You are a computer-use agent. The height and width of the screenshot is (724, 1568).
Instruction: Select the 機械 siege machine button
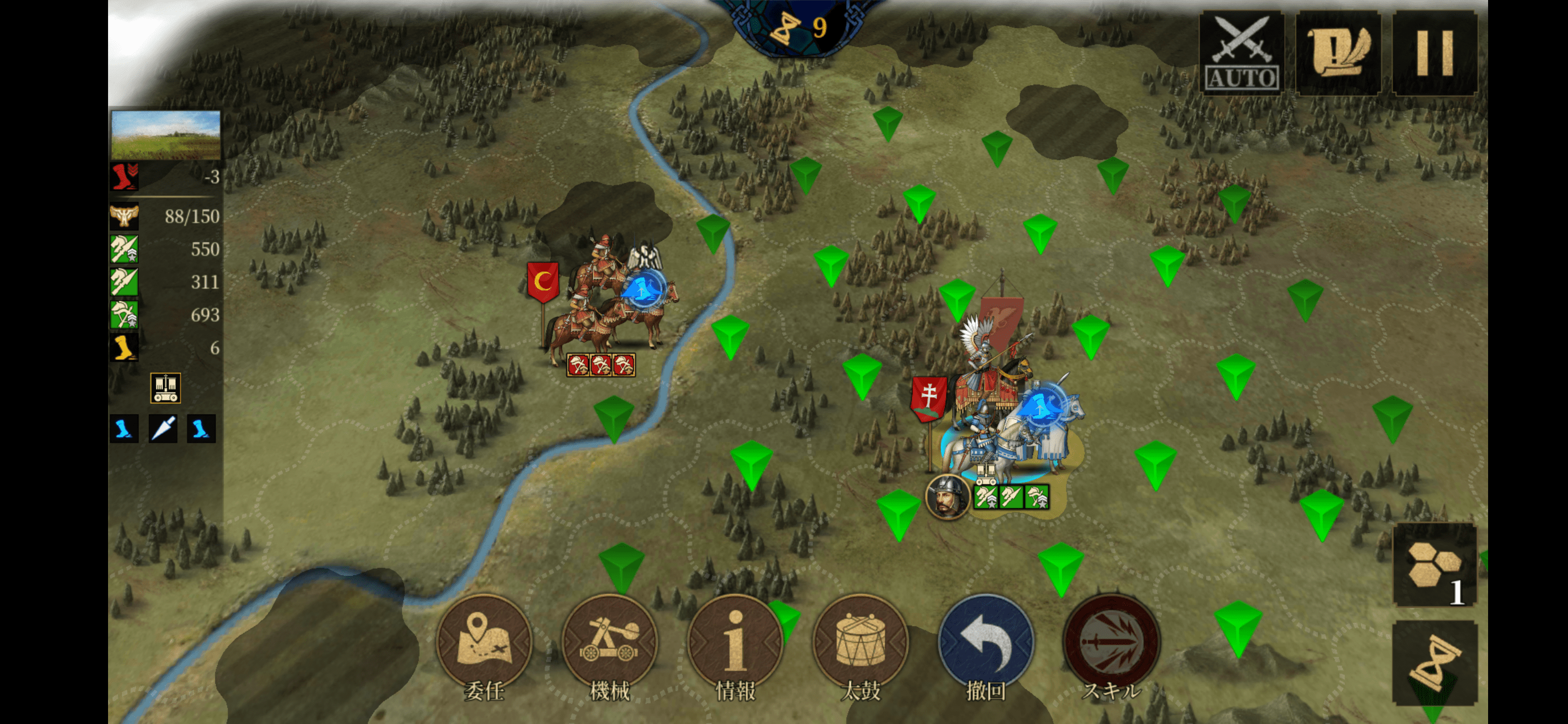click(x=610, y=642)
